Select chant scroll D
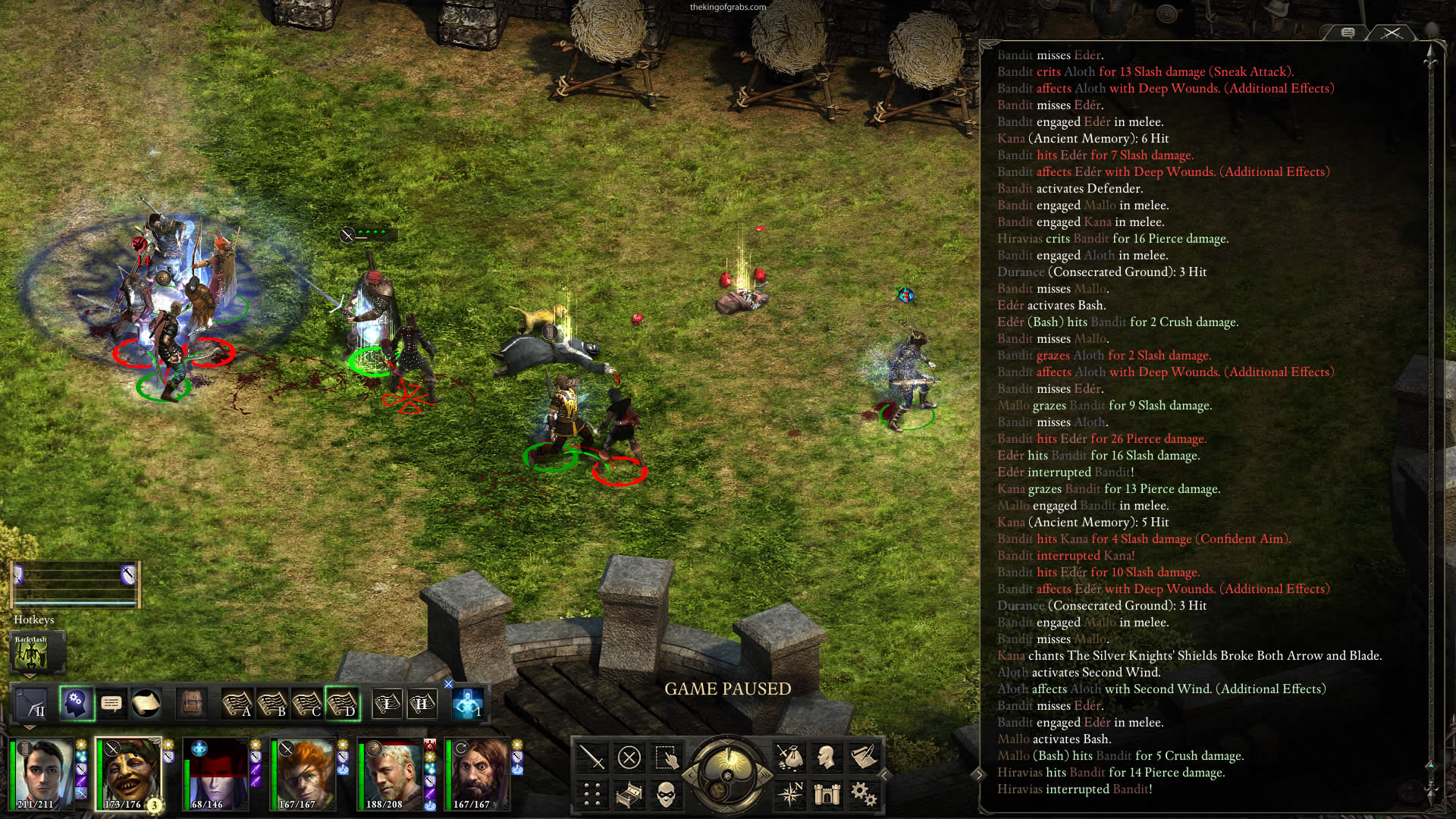This screenshot has height=819, width=1456. click(341, 704)
